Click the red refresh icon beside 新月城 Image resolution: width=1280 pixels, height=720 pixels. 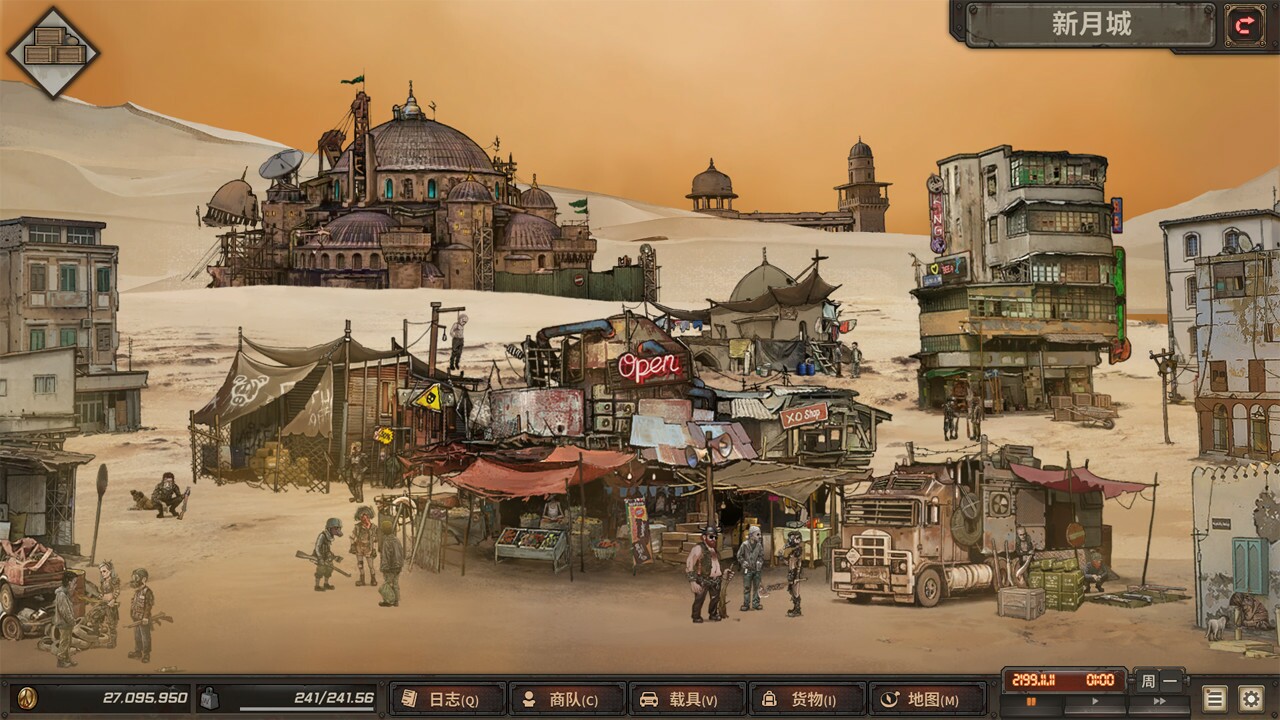pos(1245,27)
